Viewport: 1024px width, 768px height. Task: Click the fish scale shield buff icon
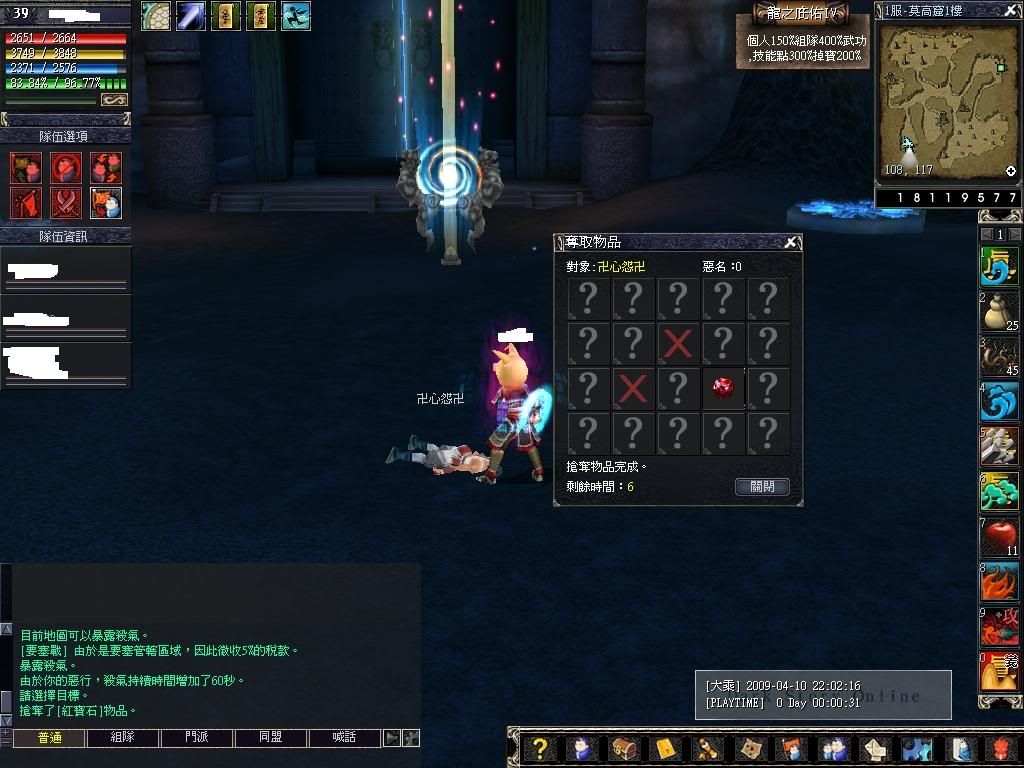(155, 16)
